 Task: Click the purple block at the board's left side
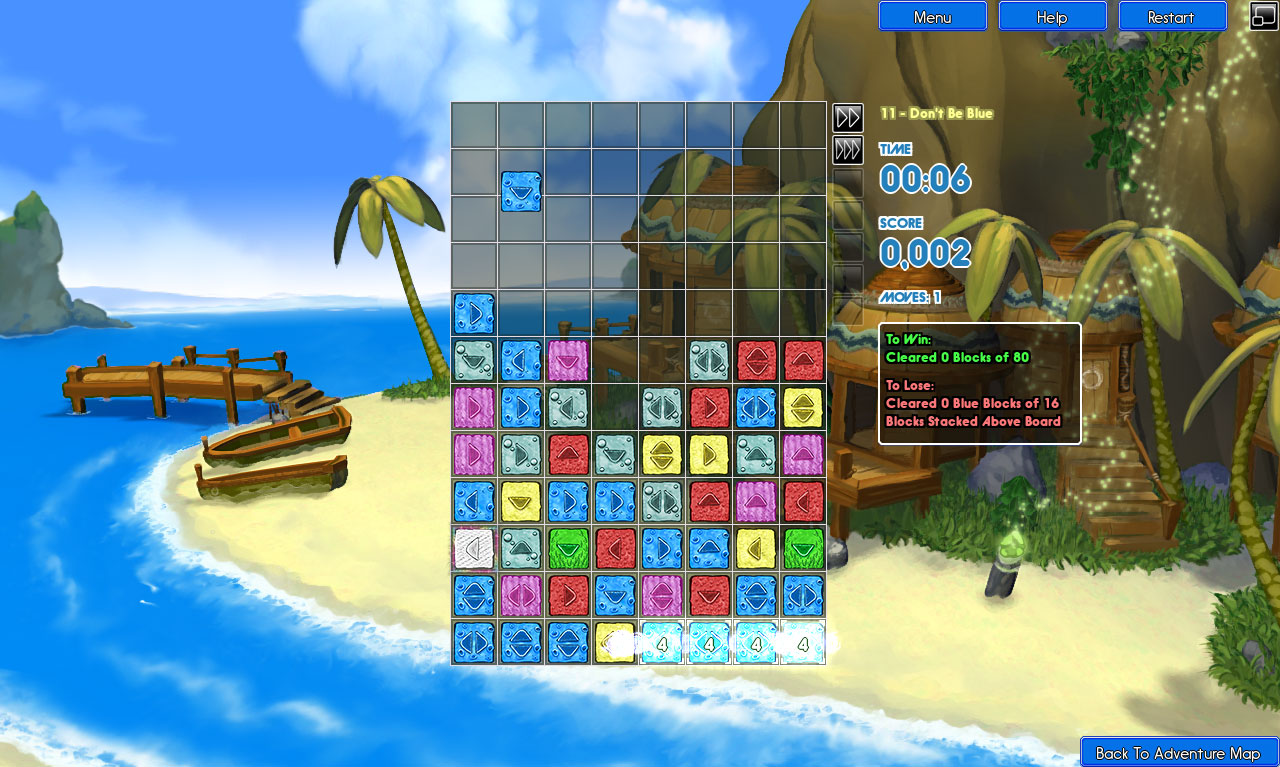(473, 407)
